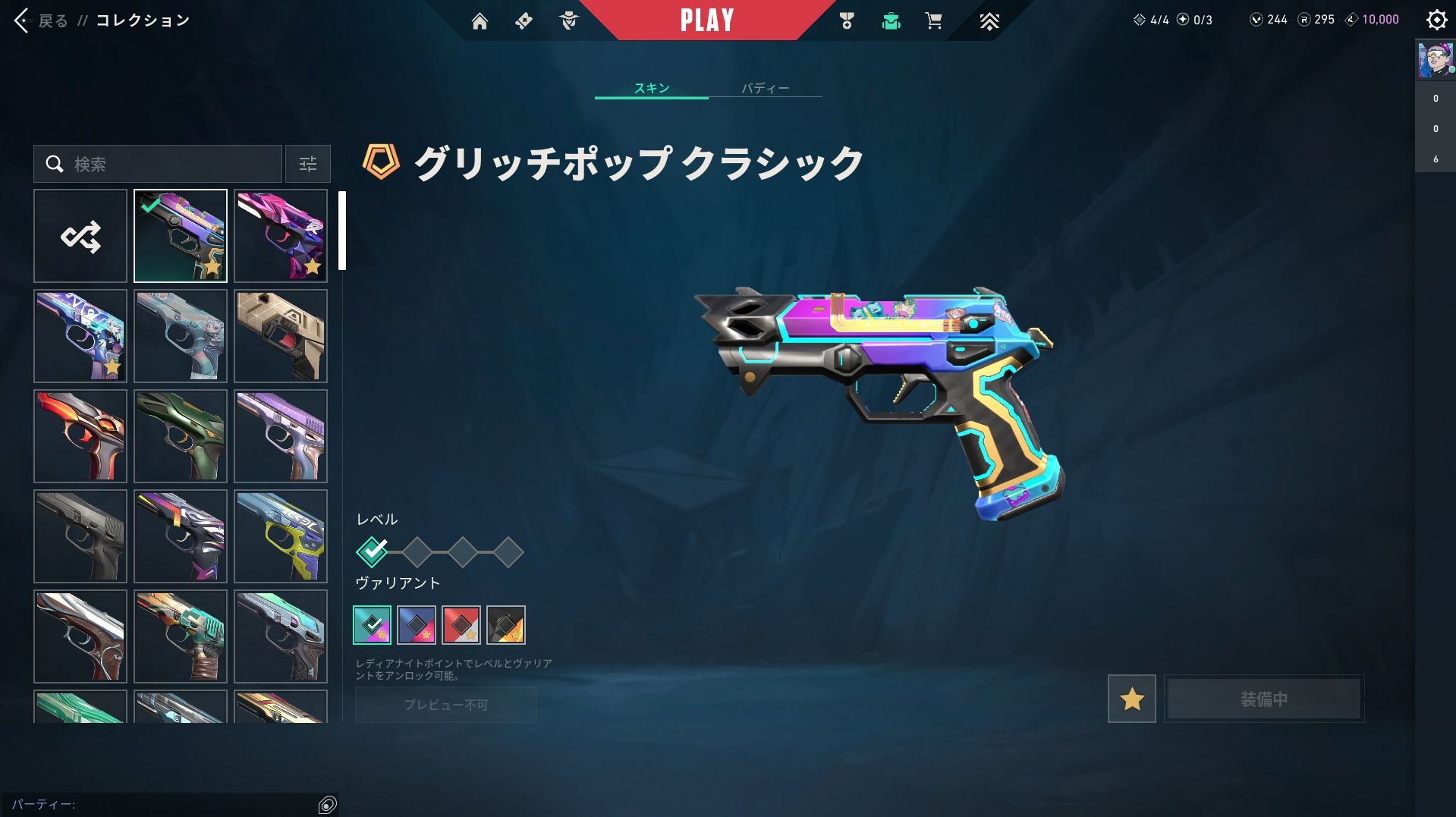Select the tan beige Classic skin
Viewport: 1456px width, 817px height.
click(281, 336)
